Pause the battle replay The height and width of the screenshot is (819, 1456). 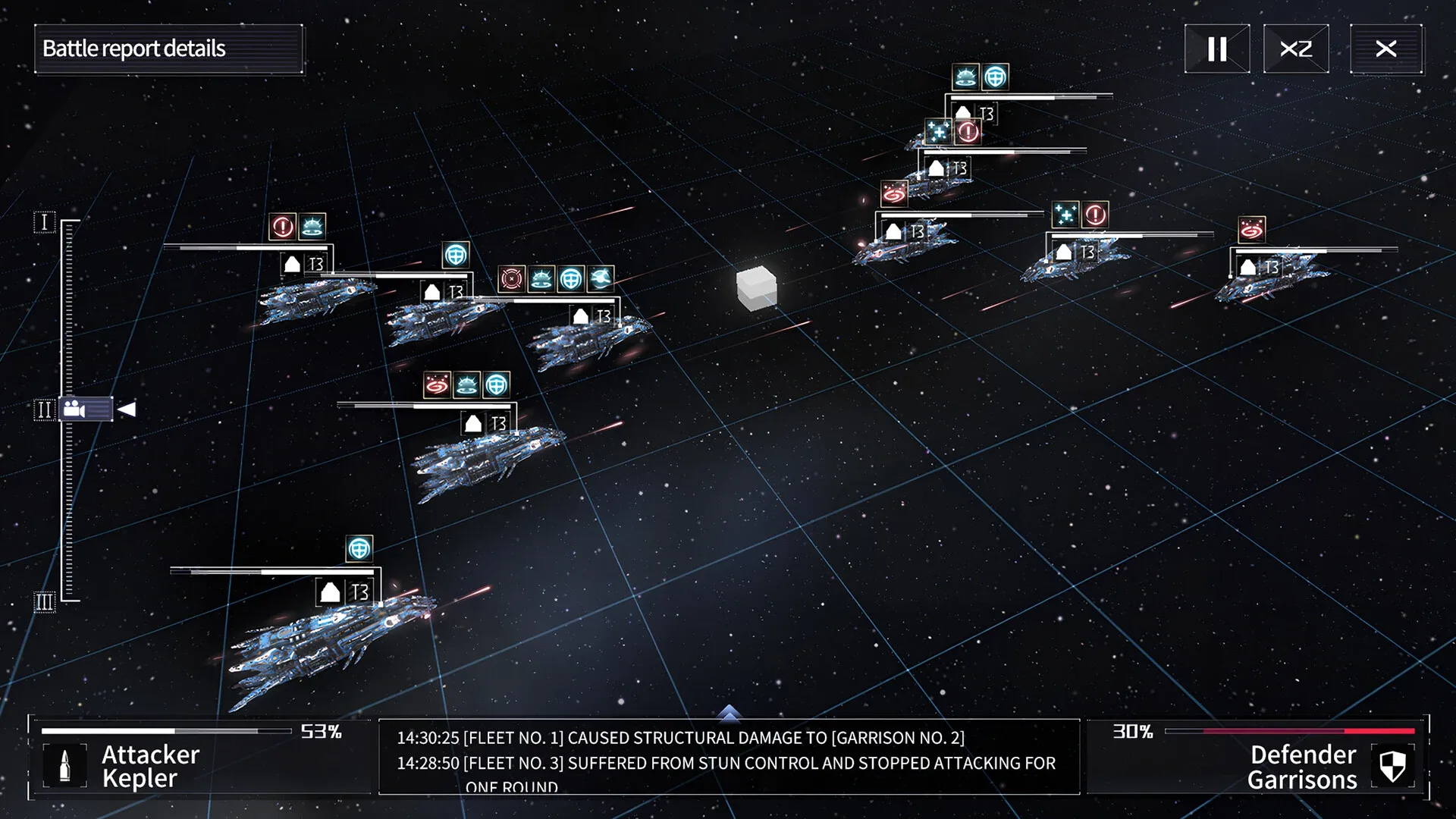[x=1216, y=49]
